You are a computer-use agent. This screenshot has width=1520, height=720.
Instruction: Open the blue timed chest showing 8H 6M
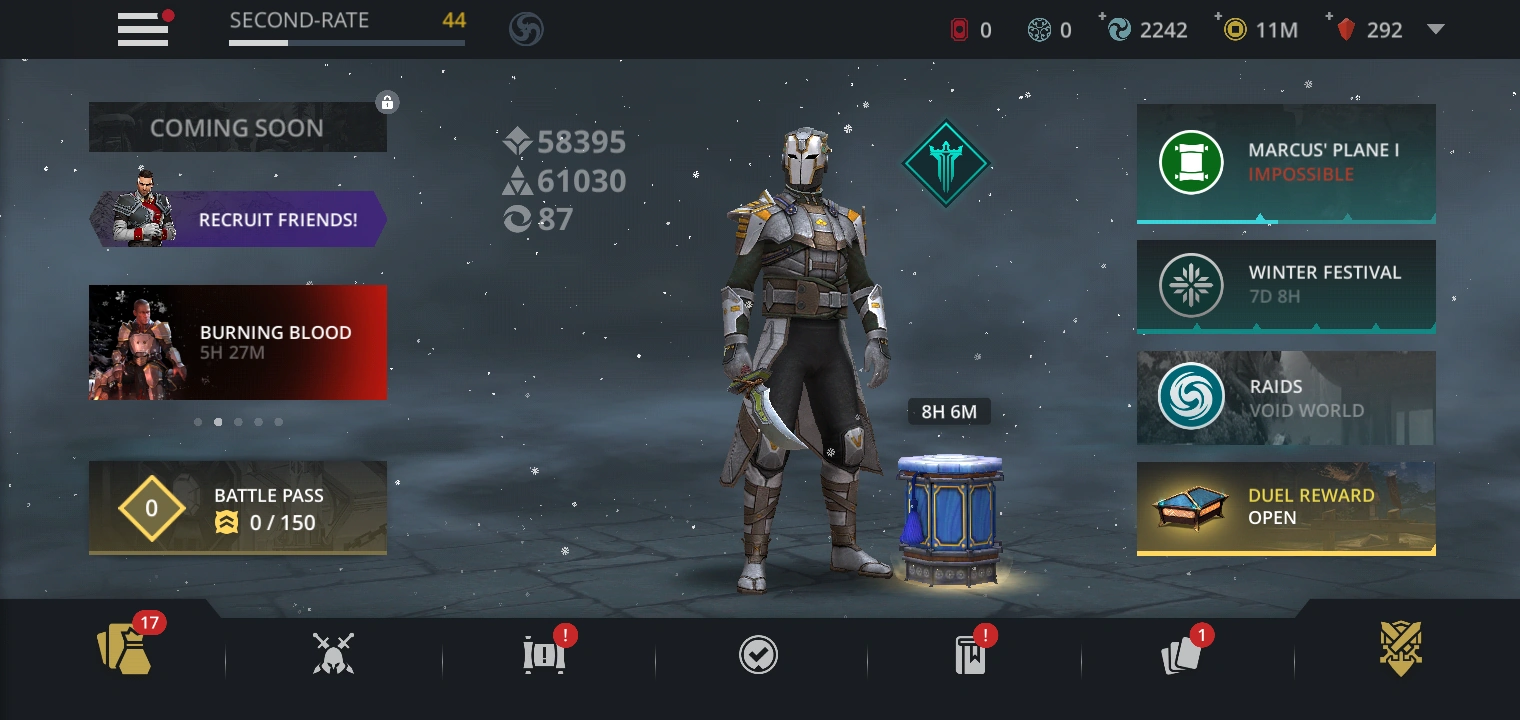point(948,515)
